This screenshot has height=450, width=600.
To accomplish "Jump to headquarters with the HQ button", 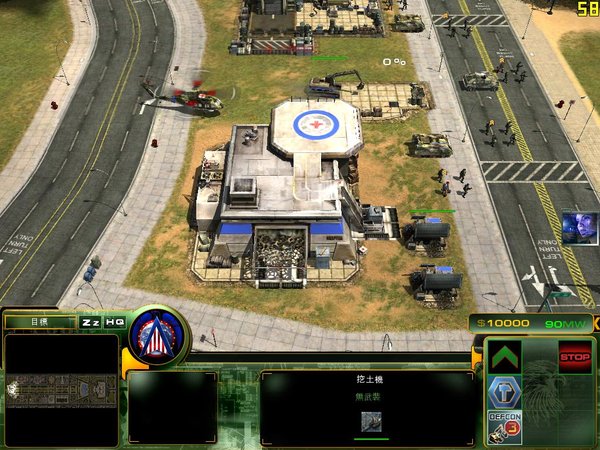I will [x=115, y=322].
